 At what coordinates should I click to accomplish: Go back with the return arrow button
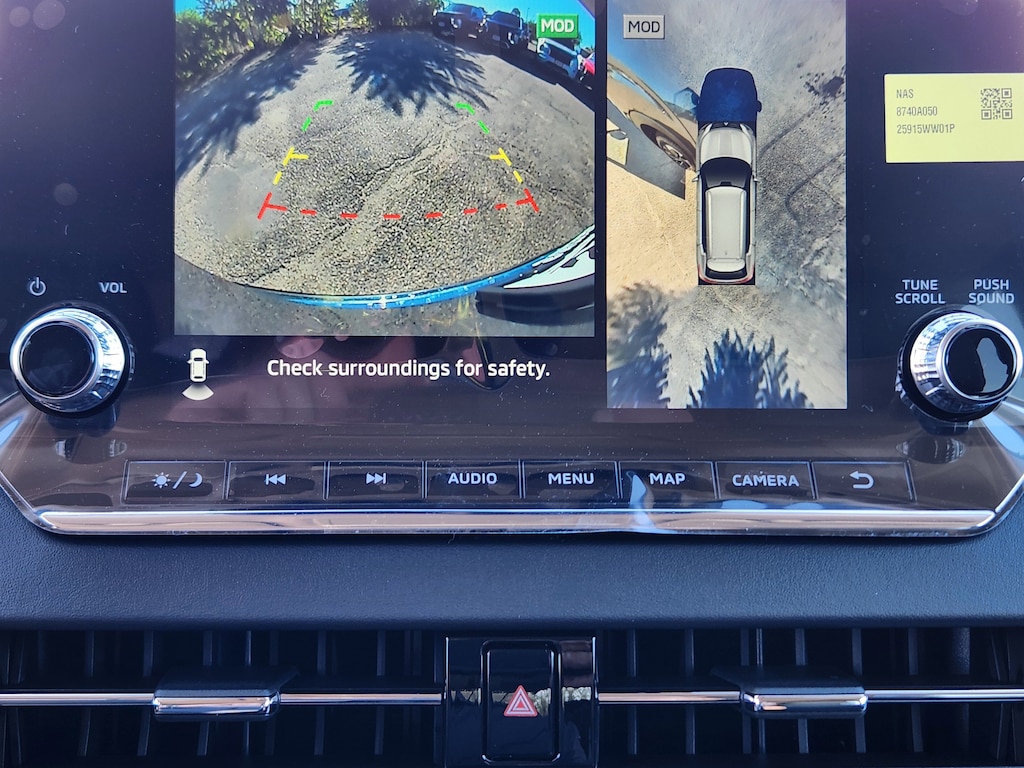(861, 481)
